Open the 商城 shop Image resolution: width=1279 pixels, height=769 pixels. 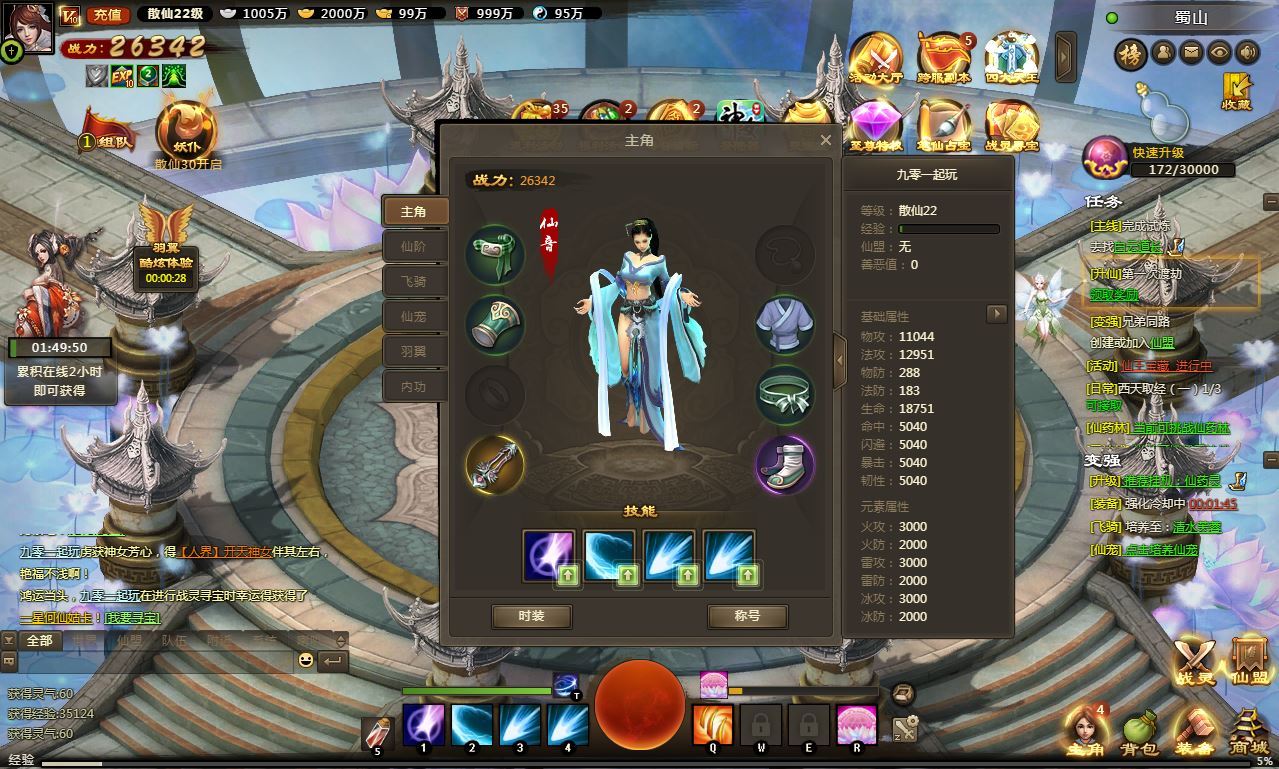coord(1248,733)
